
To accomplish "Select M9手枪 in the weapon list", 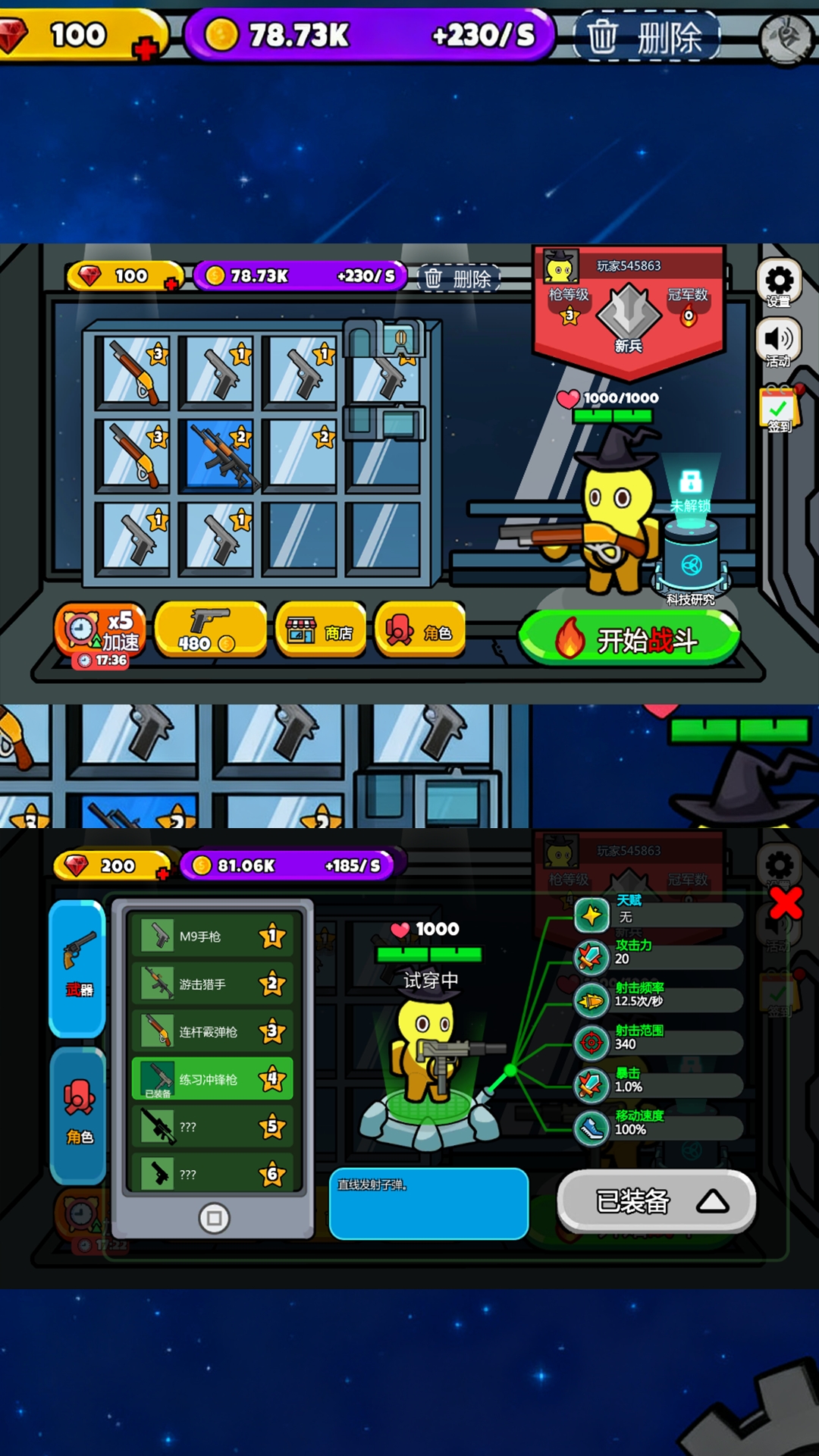I will click(212, 937).
